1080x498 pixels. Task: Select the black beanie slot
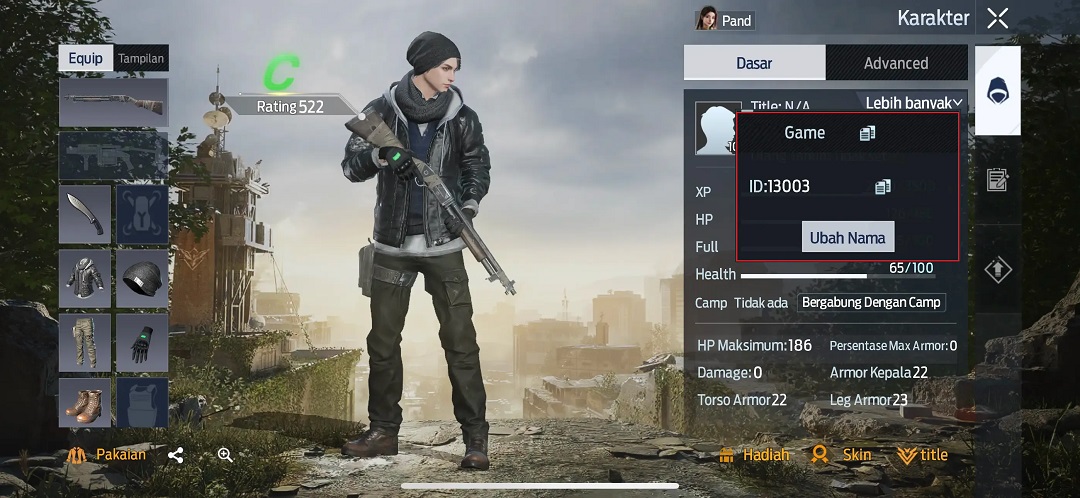tap(142, 277)
